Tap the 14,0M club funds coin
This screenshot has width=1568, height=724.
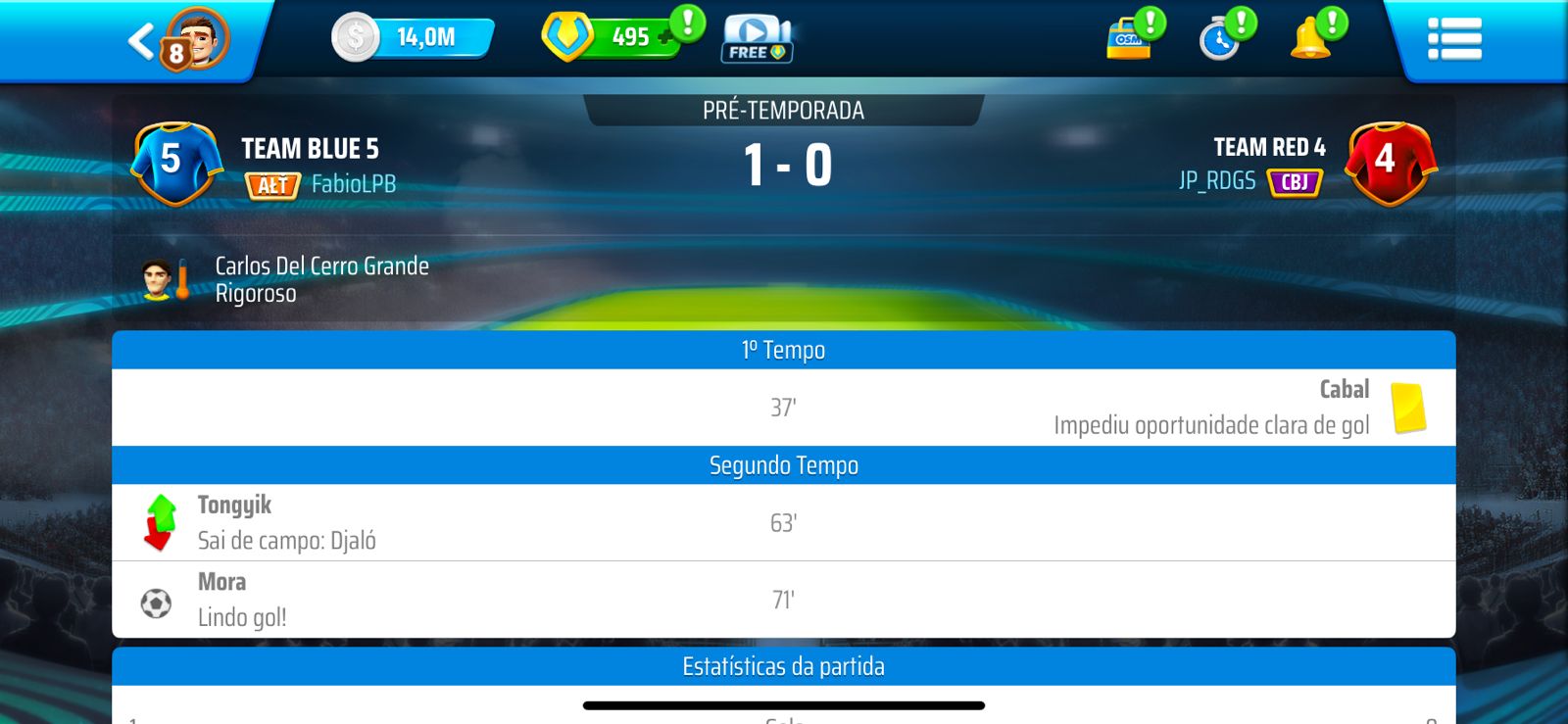pos(356,38)
